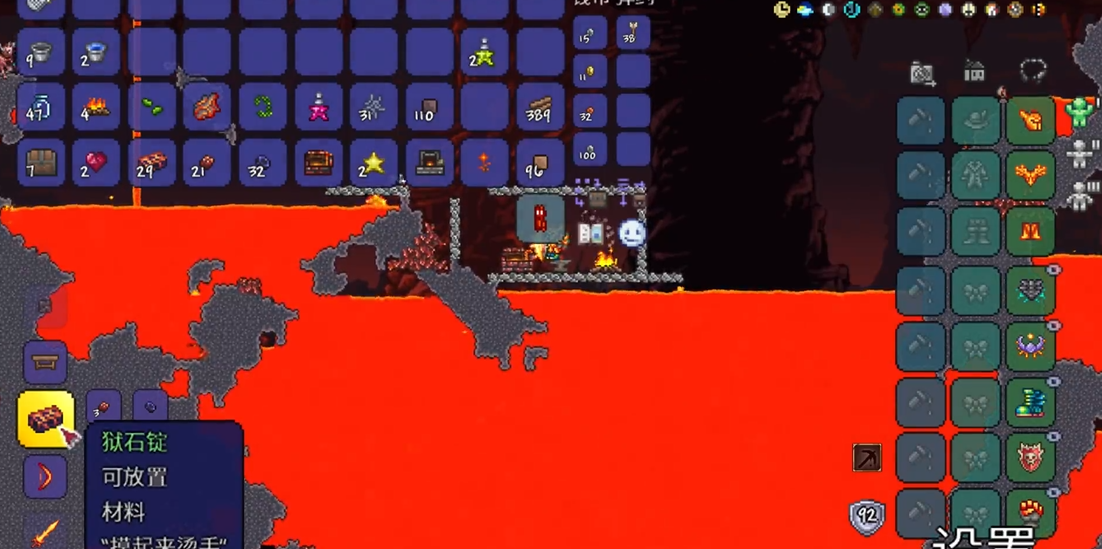This screenshot has width=1102, height=549.
Task: Select the fallen star slot
Action: [374, 162]
